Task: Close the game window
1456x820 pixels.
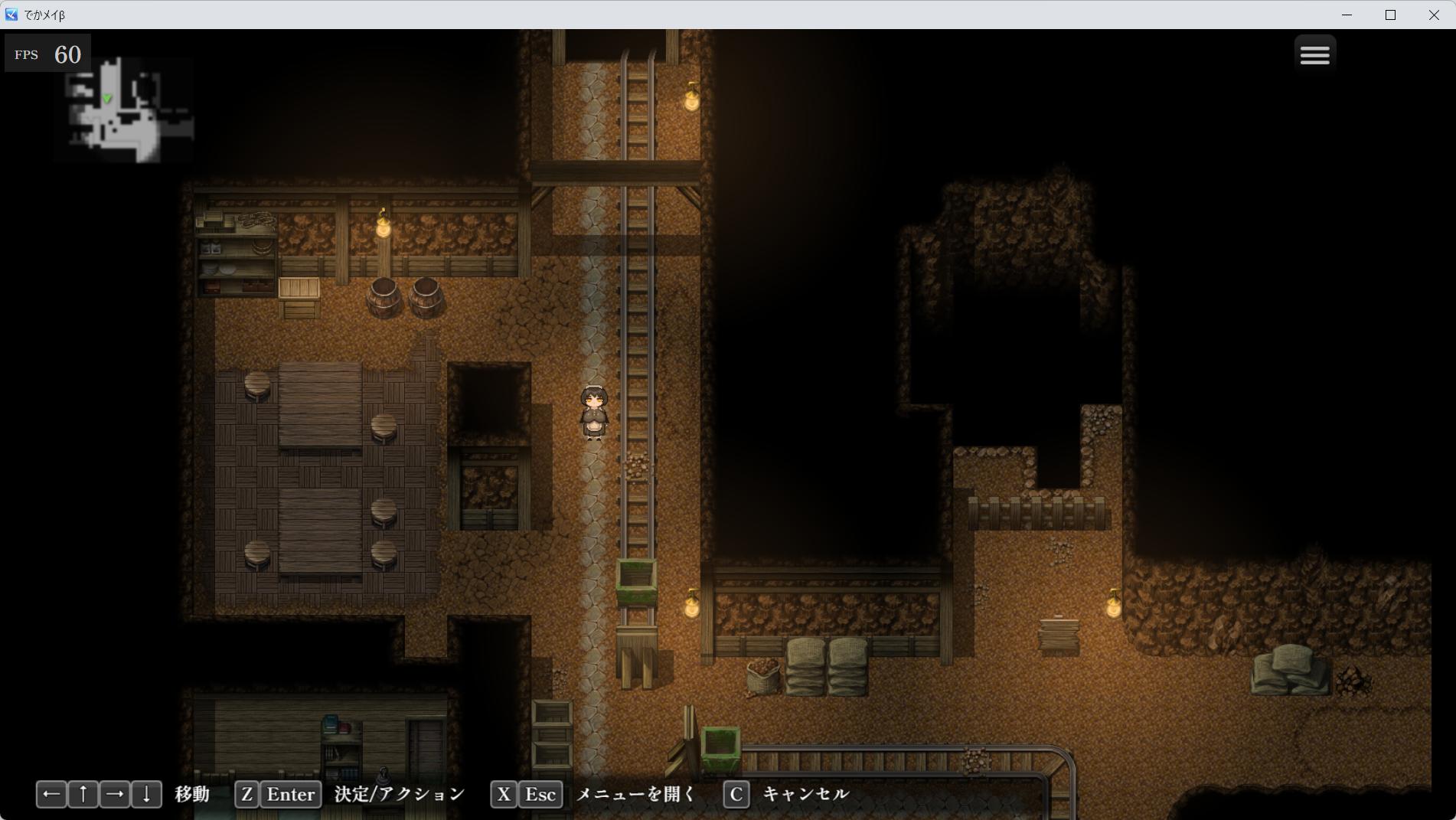Action: pyautogui.click(x=1434, y=15)
